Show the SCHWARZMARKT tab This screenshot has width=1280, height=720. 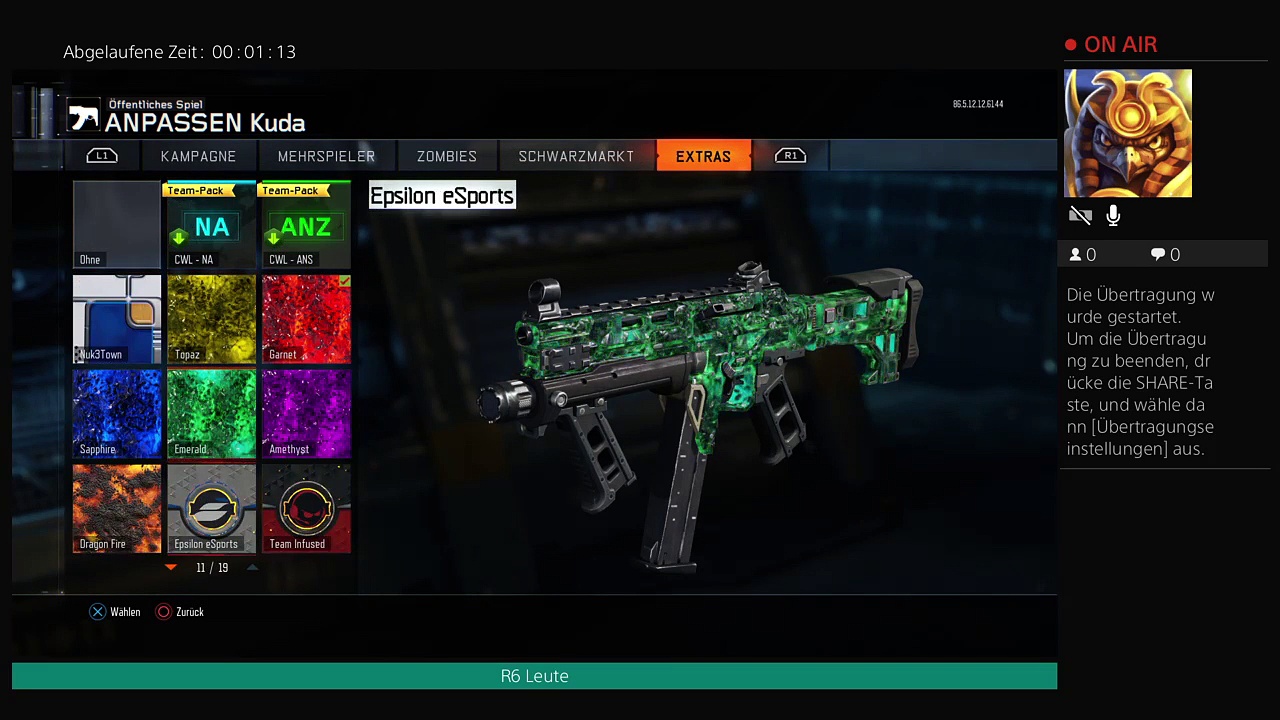(576, 156)
